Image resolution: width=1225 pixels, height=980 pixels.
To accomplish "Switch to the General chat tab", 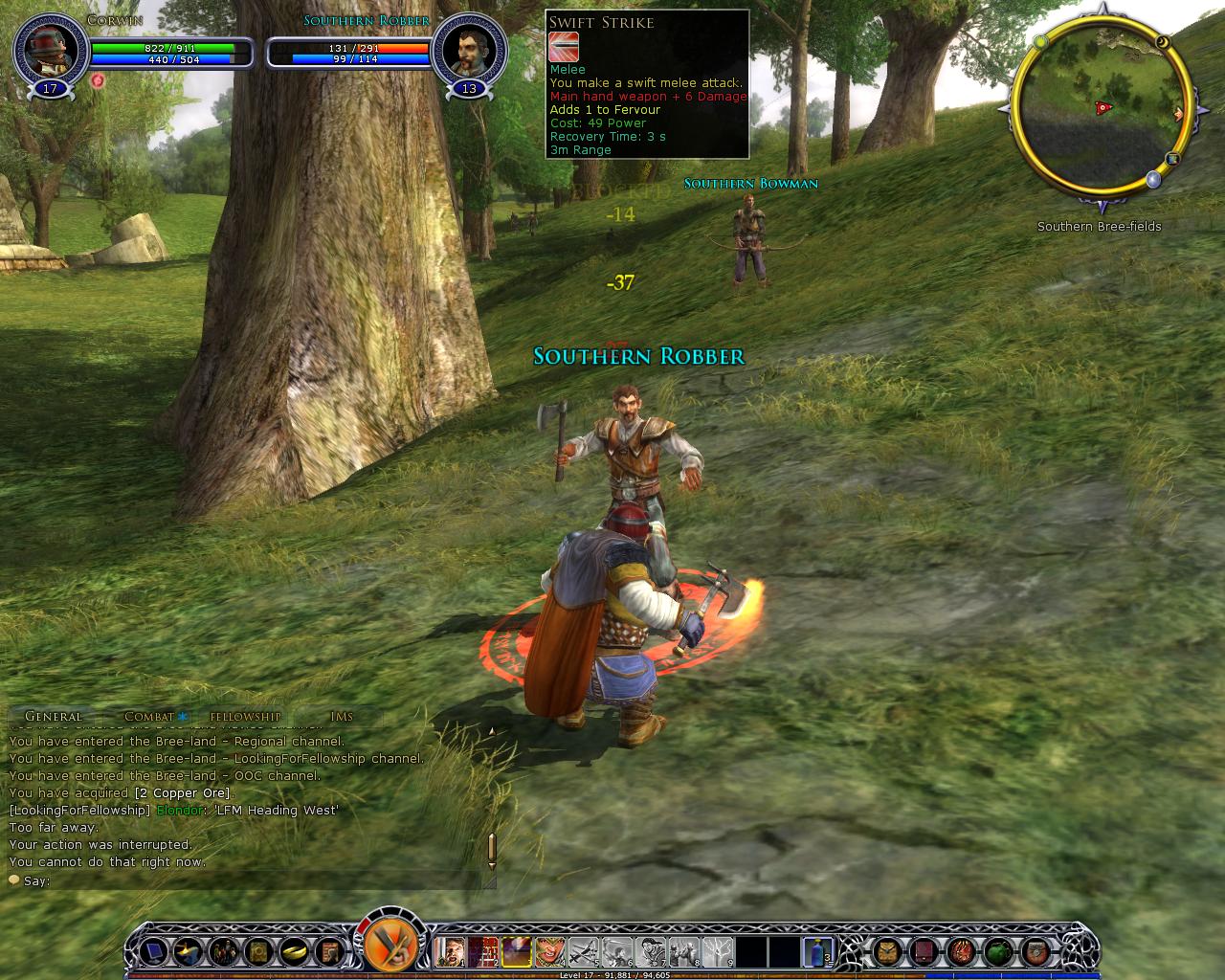I will click(54, 716).
